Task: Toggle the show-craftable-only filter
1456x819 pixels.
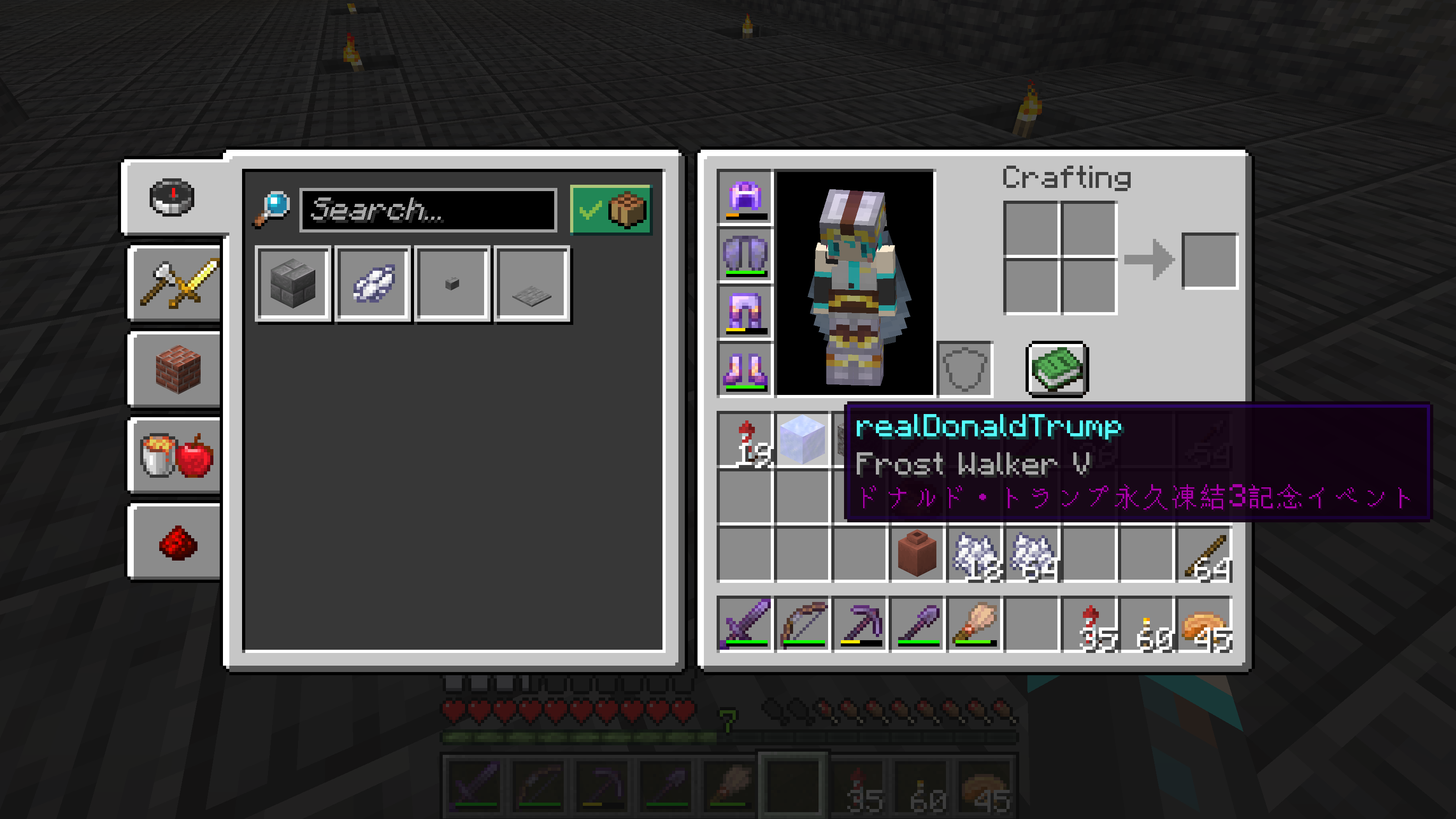Action: [x=611, y=210]
